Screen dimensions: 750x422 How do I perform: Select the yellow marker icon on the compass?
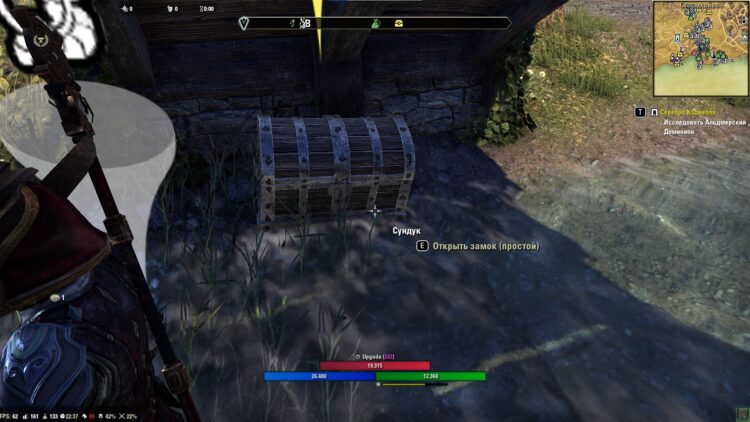397,23
